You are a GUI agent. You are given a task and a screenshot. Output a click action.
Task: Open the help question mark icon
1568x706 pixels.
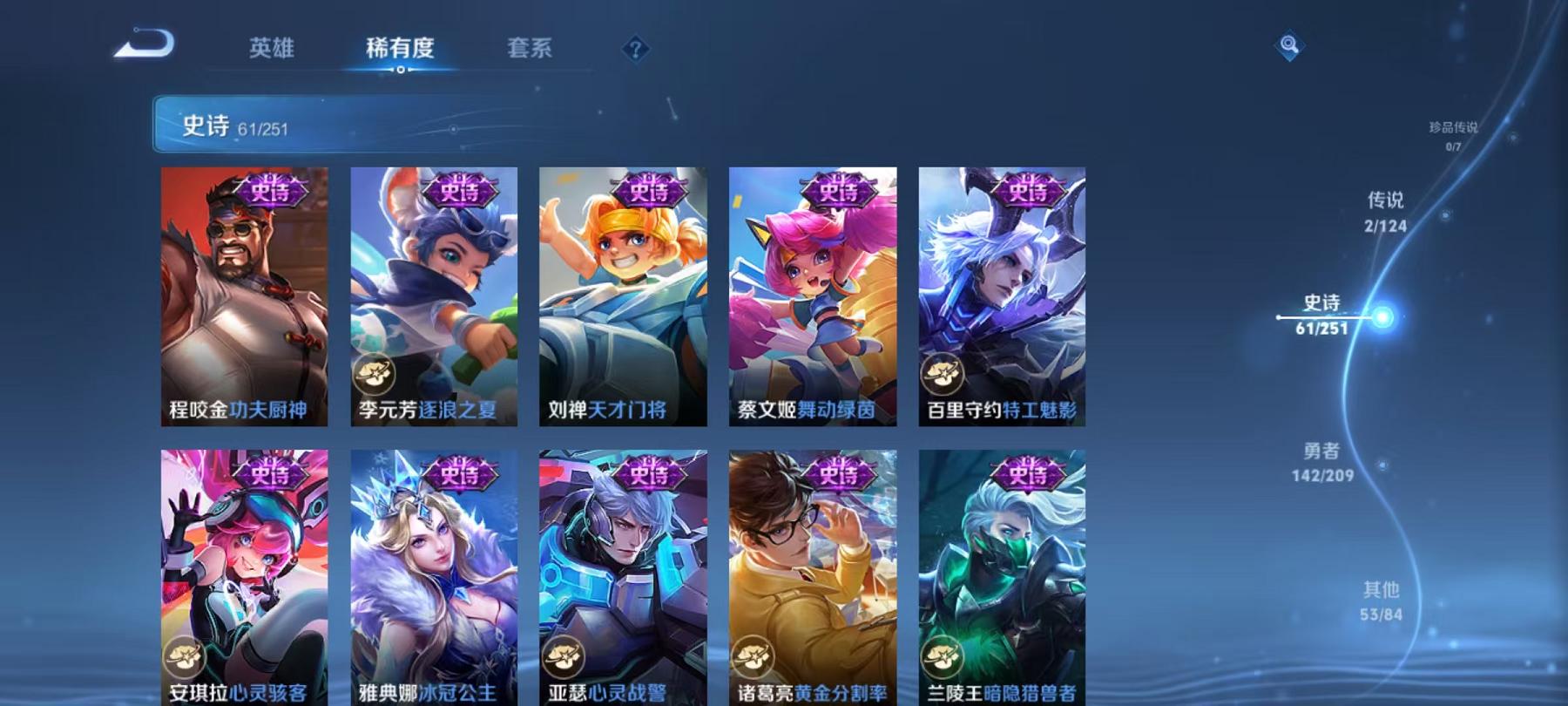click(x=635, y=50)
